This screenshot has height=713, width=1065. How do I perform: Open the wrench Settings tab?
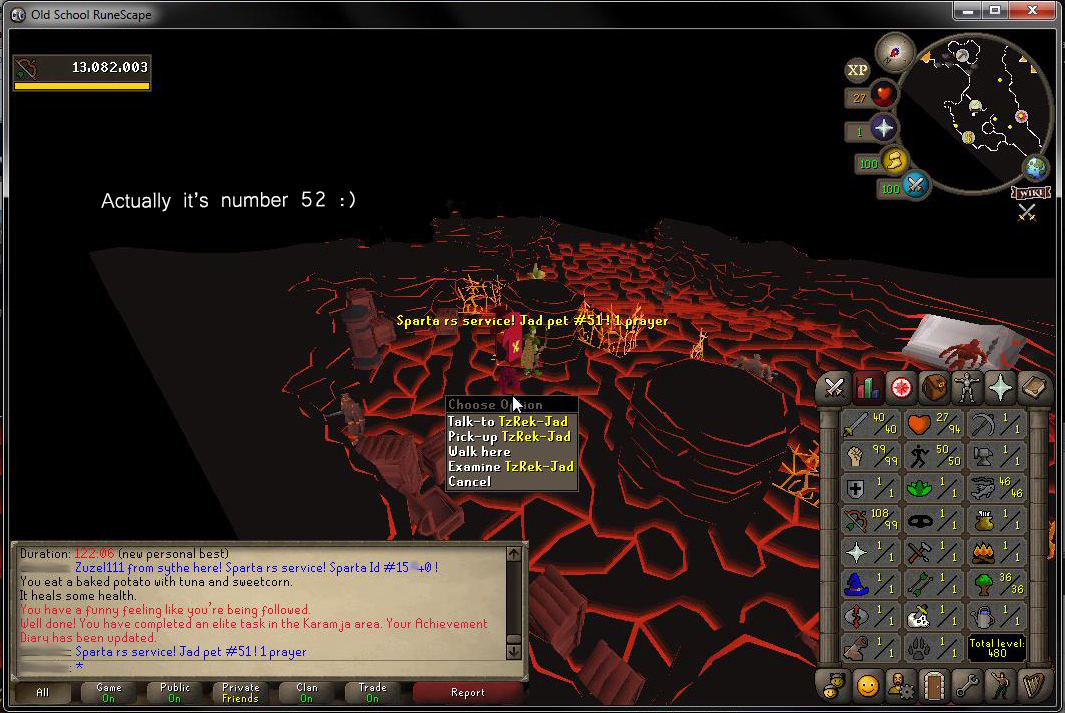[967, 685]
